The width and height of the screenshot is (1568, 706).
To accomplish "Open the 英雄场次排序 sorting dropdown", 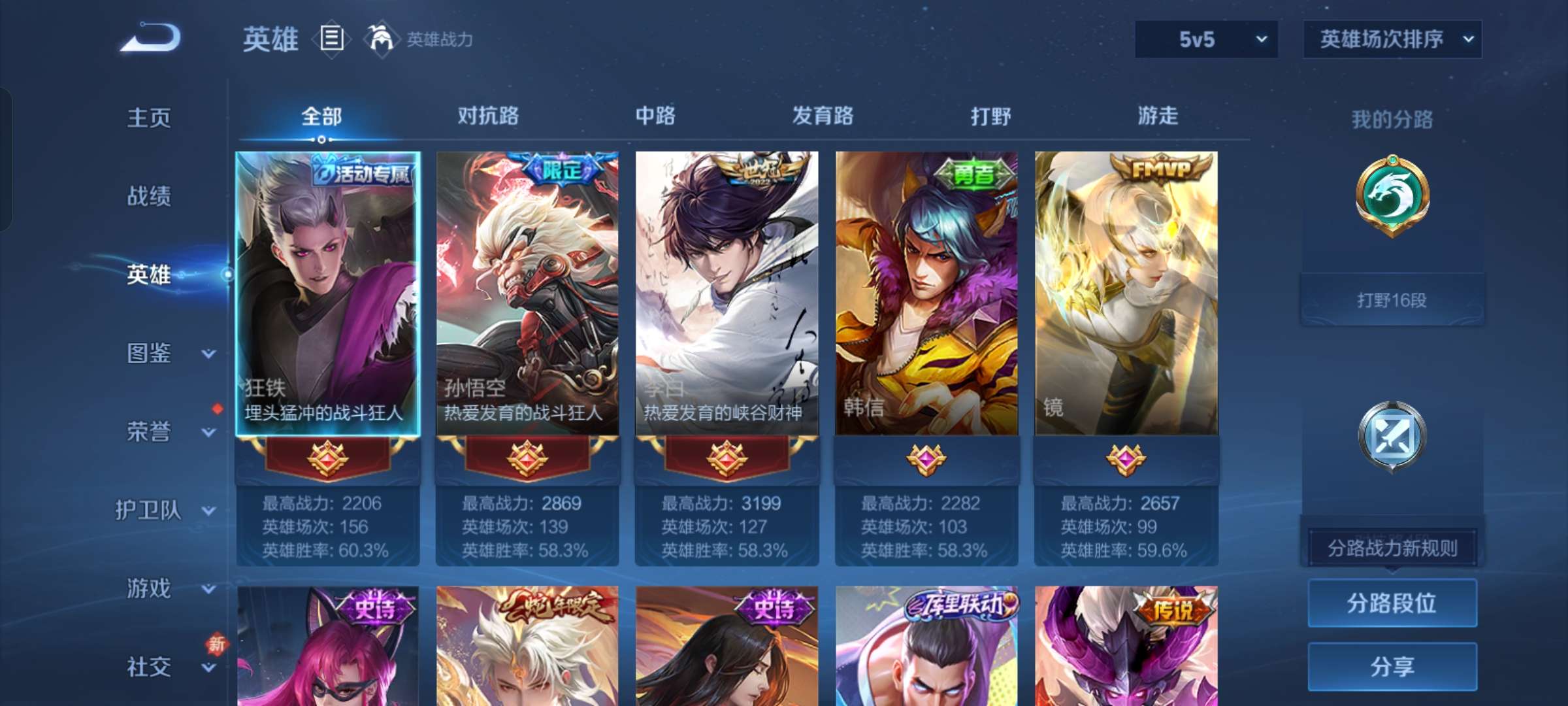I will tap(1392, 39).
